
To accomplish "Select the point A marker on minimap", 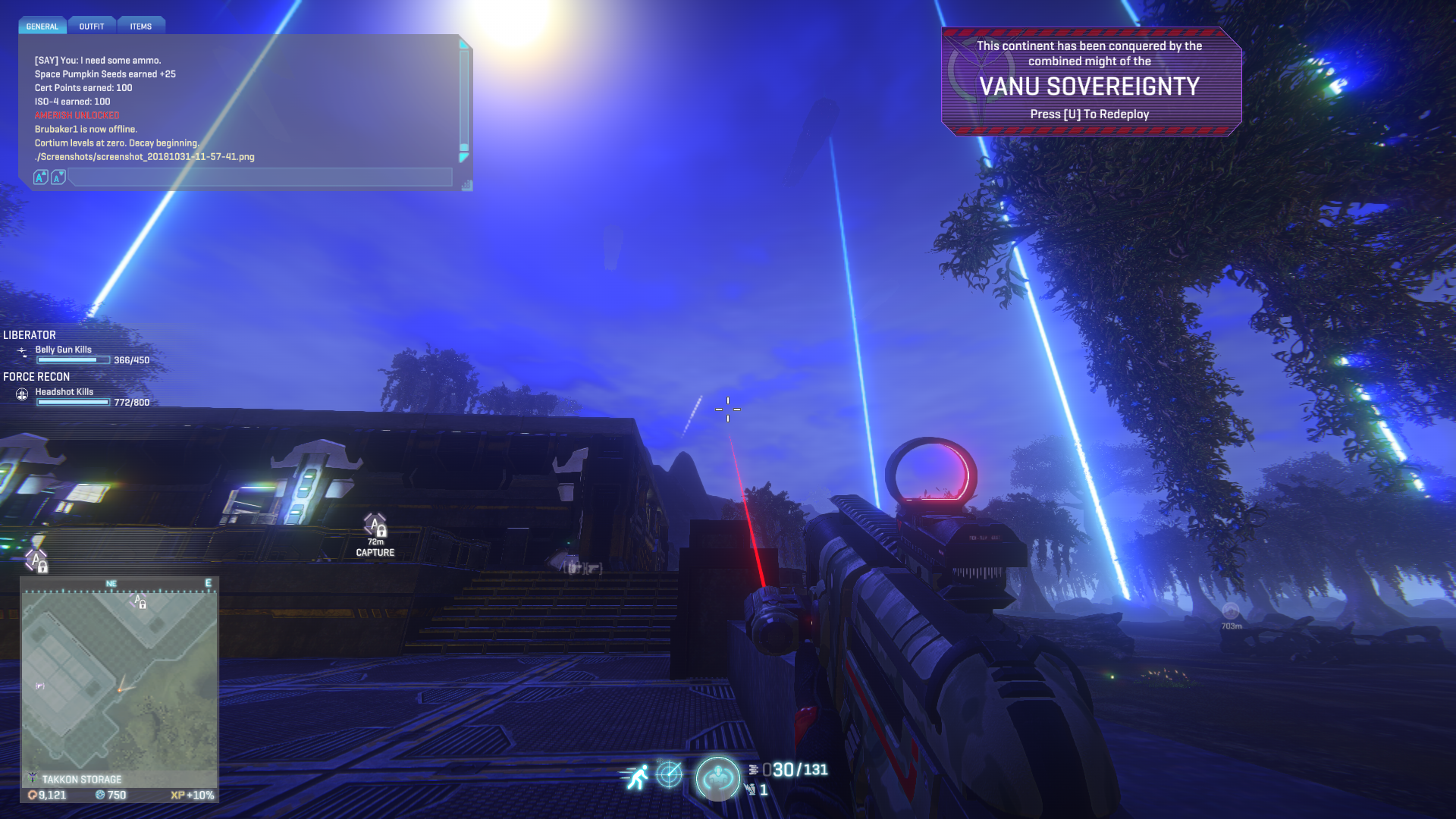I will (x=140, y=602).
